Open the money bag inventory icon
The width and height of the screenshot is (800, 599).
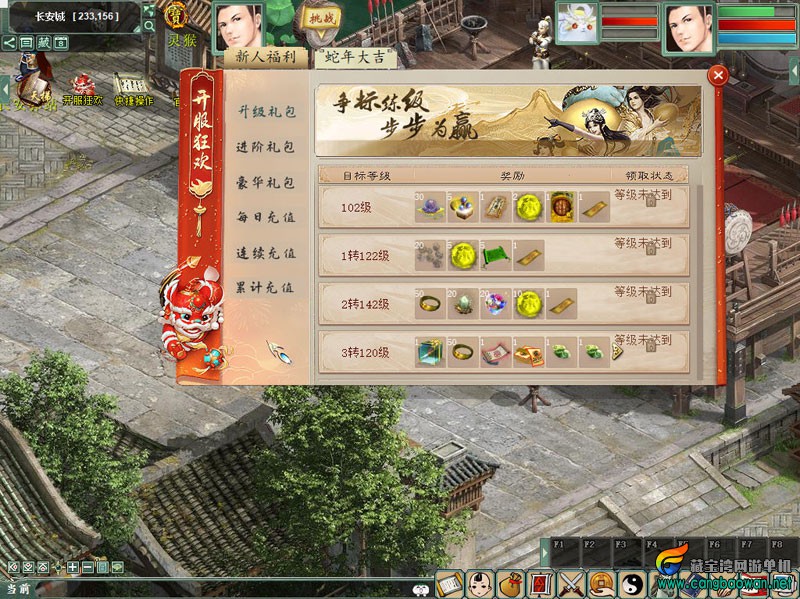[x=510, y=582]
